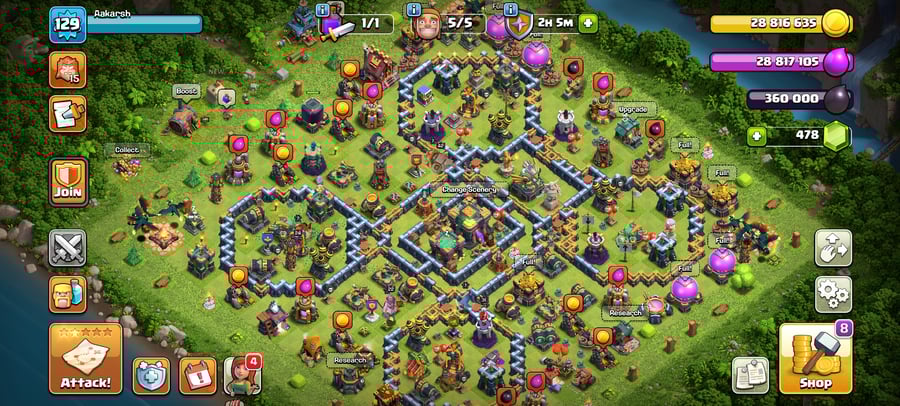Open the Settings gears button
Screen dimensions: 900x406
pos(832,295)
